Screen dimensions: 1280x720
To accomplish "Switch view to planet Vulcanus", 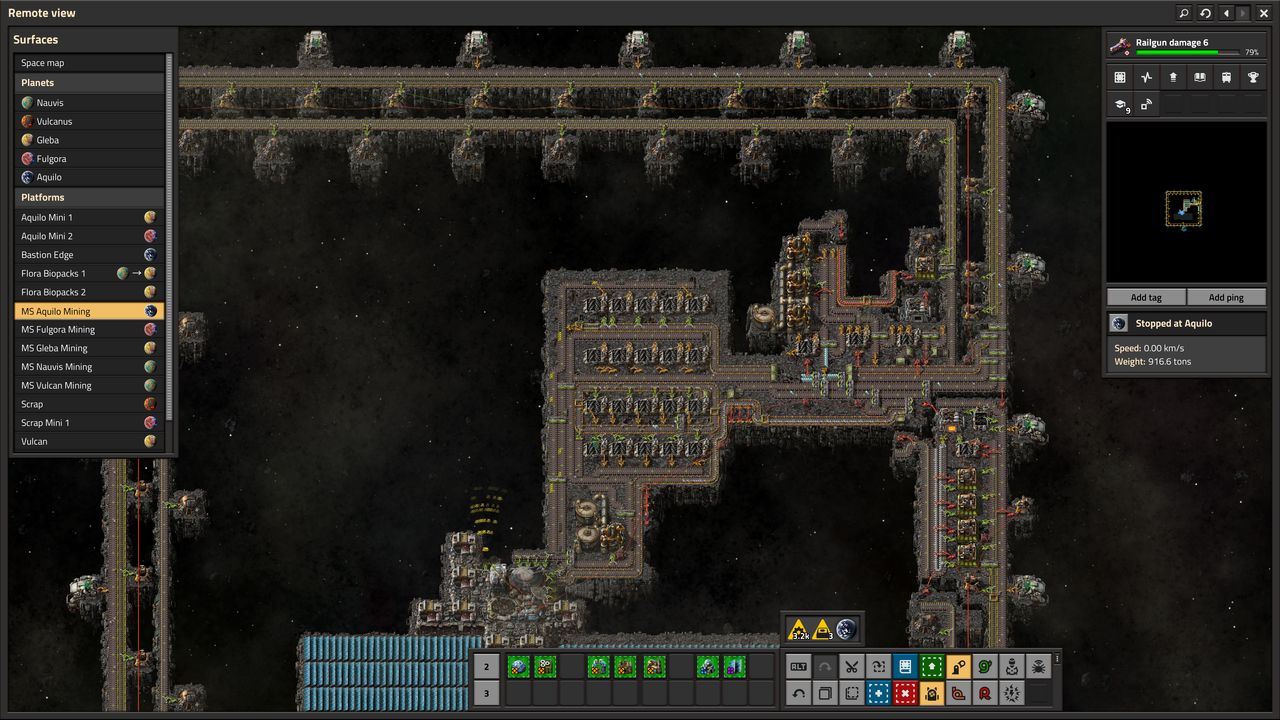I will 90,122.
